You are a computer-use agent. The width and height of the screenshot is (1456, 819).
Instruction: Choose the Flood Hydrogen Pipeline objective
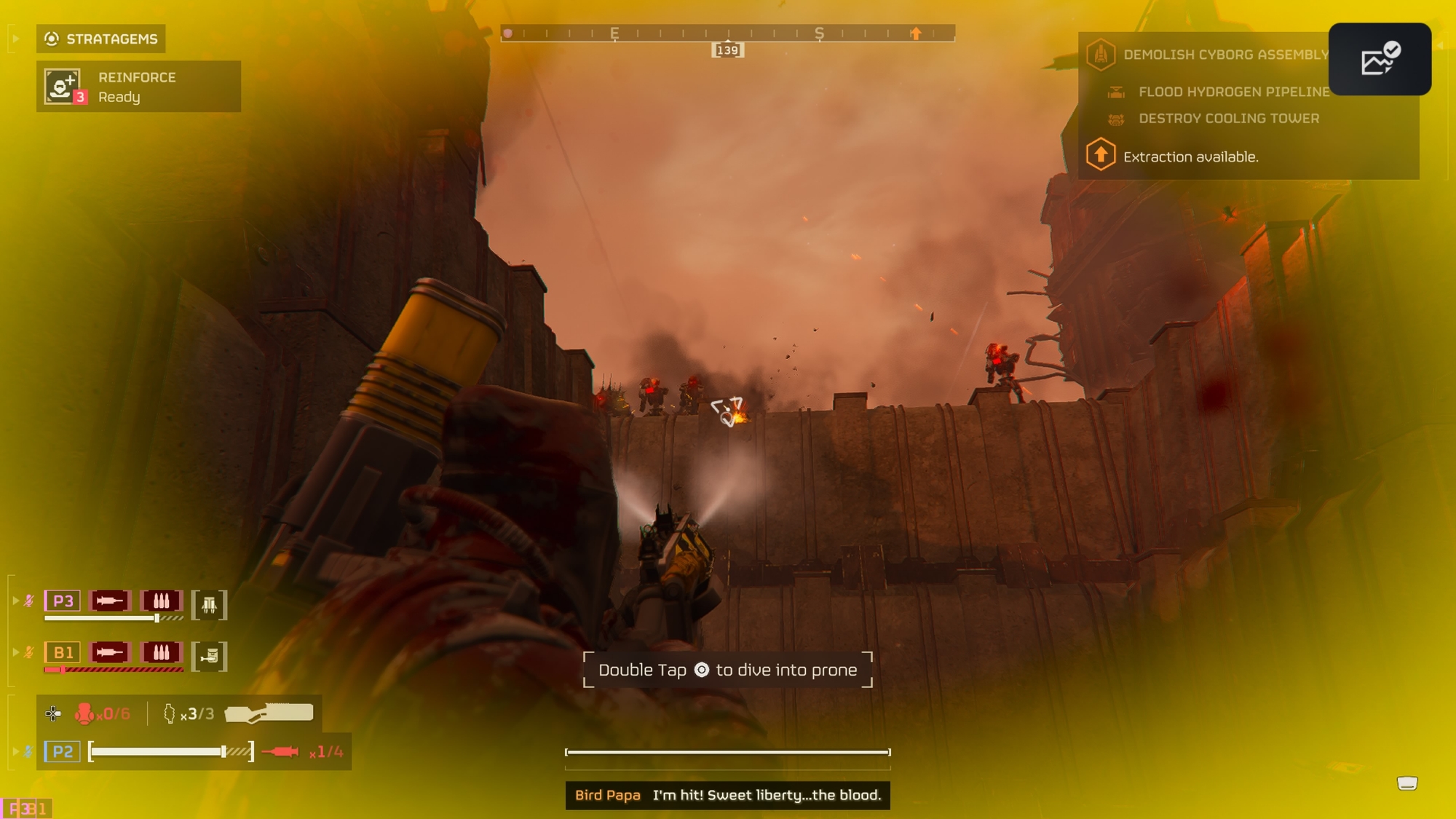click(1233, 92)
